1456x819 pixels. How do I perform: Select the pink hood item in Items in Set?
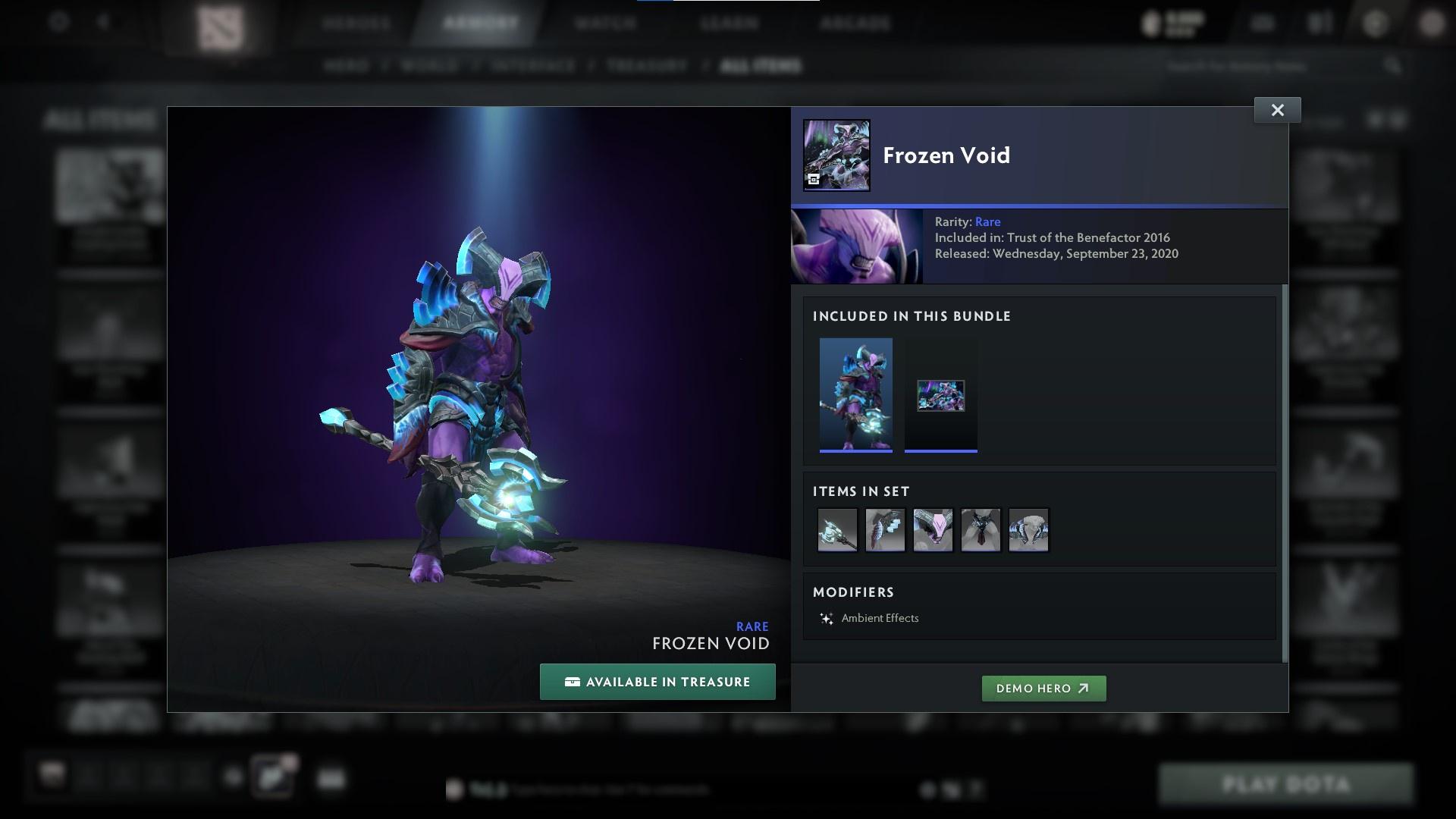(933, 529)
